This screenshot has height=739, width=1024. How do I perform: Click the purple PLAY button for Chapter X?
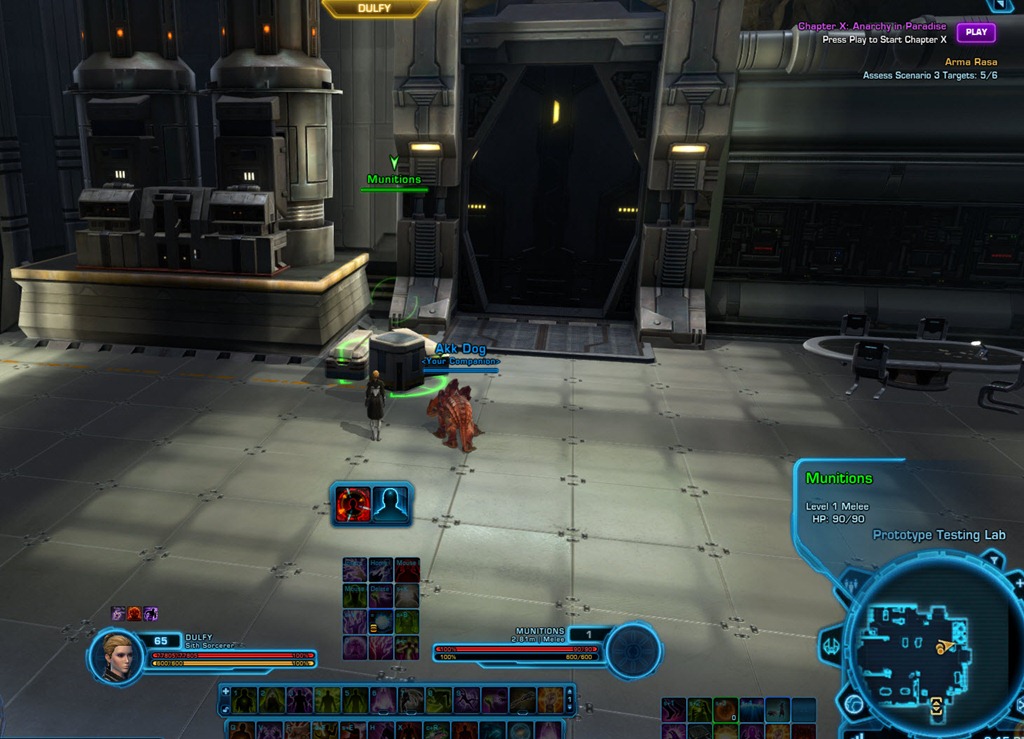coord(976,32)
